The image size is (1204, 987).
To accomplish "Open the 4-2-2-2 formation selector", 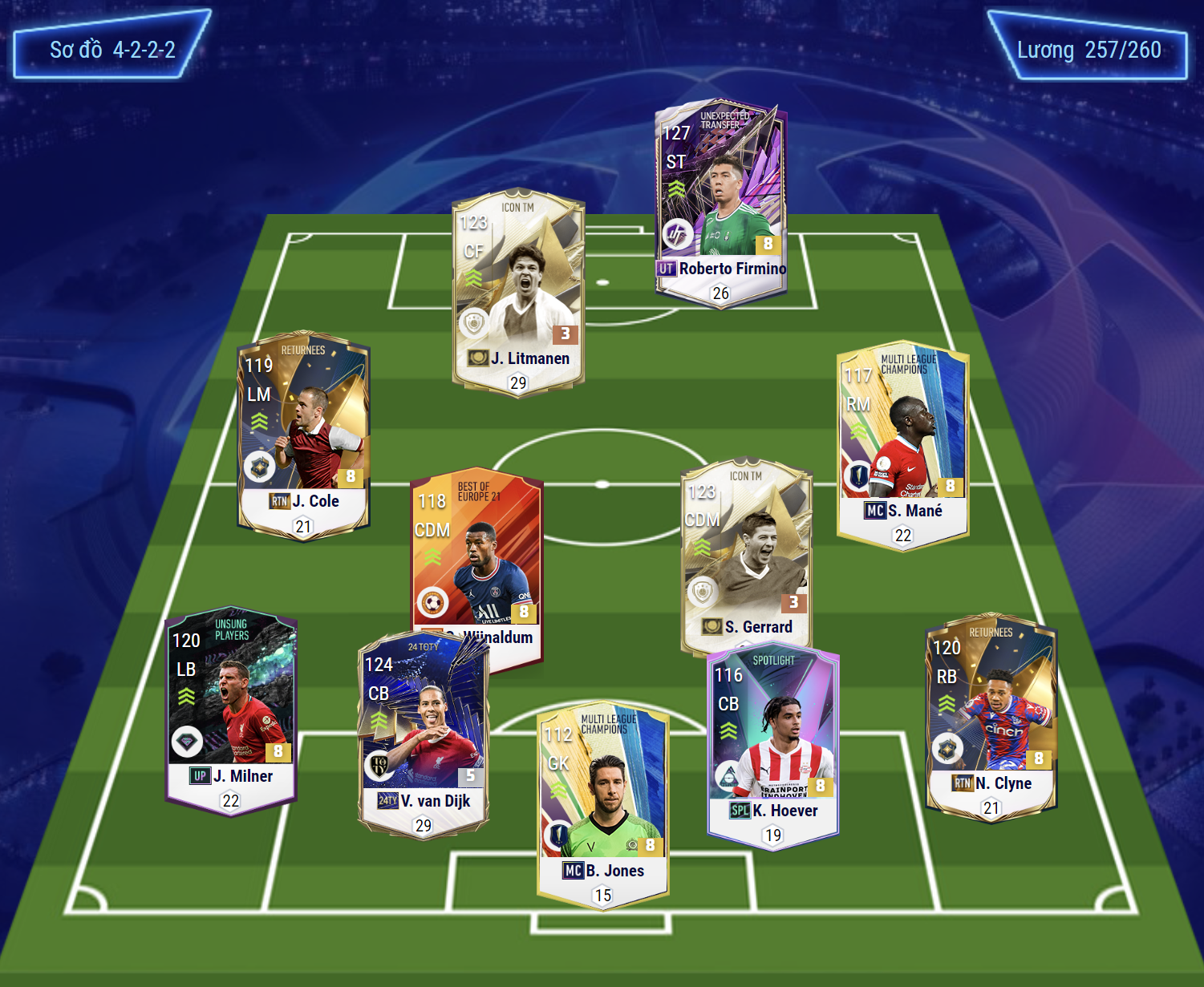I will (112, 50).
